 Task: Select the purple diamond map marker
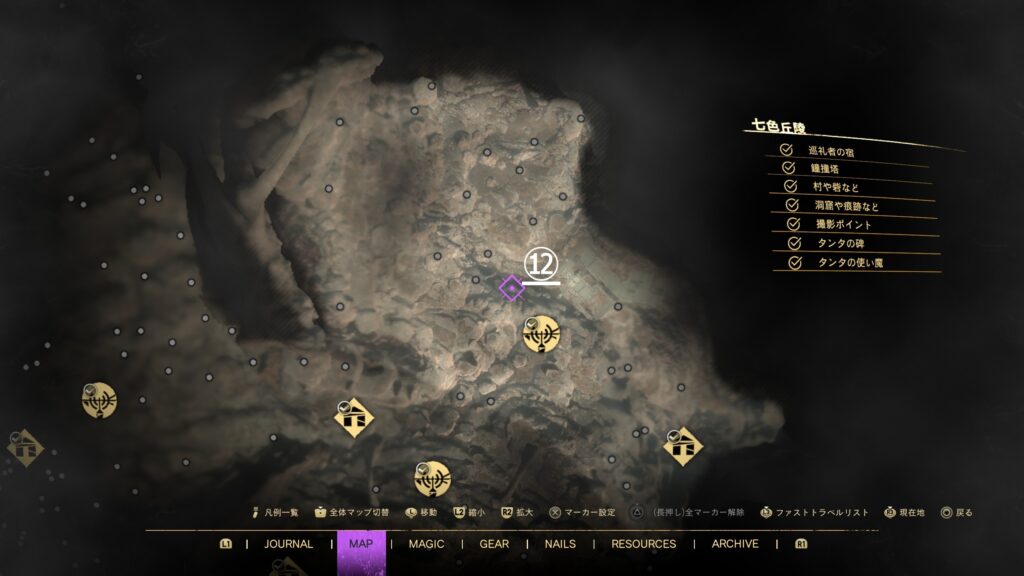click(x=511, y=289)
